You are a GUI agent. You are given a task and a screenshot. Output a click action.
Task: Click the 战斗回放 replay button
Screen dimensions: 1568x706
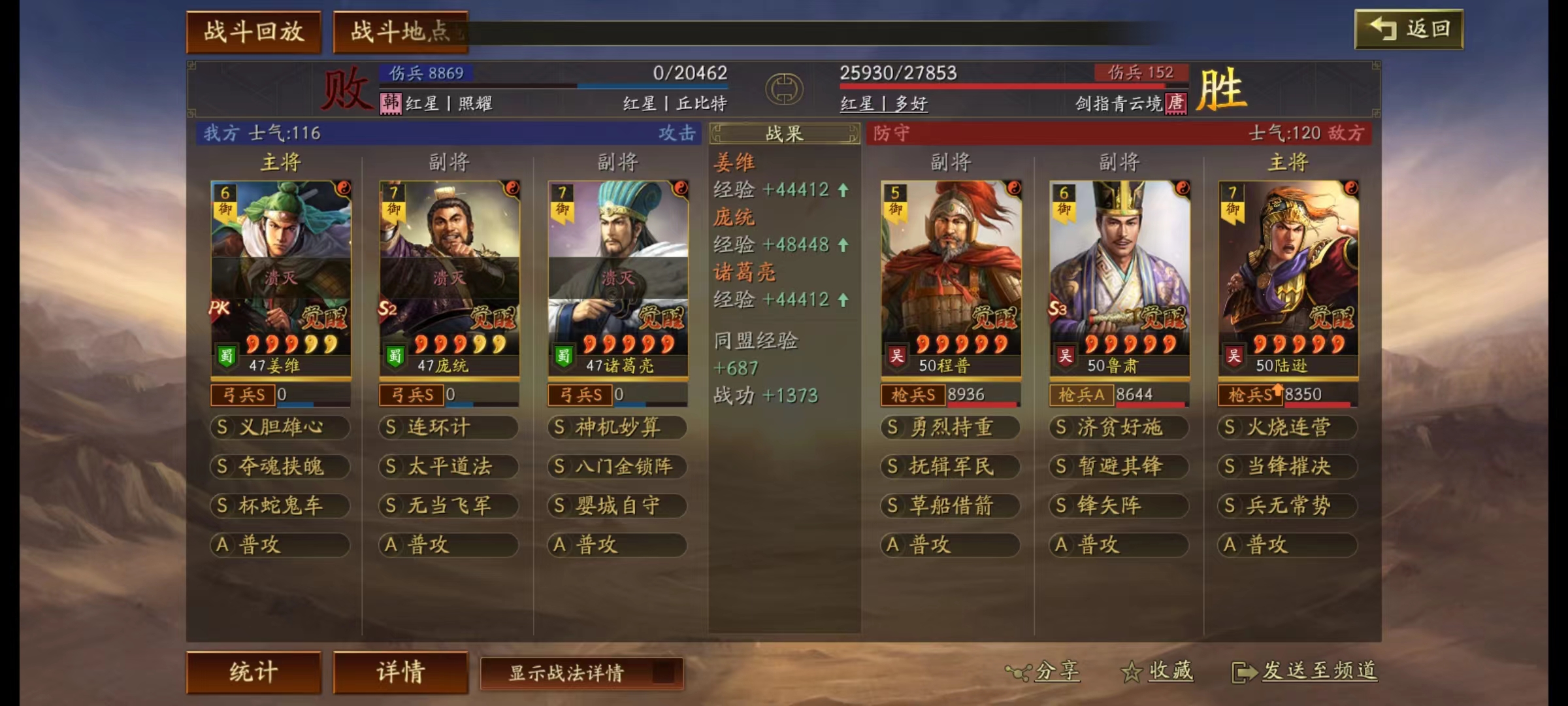pos(254,31)
